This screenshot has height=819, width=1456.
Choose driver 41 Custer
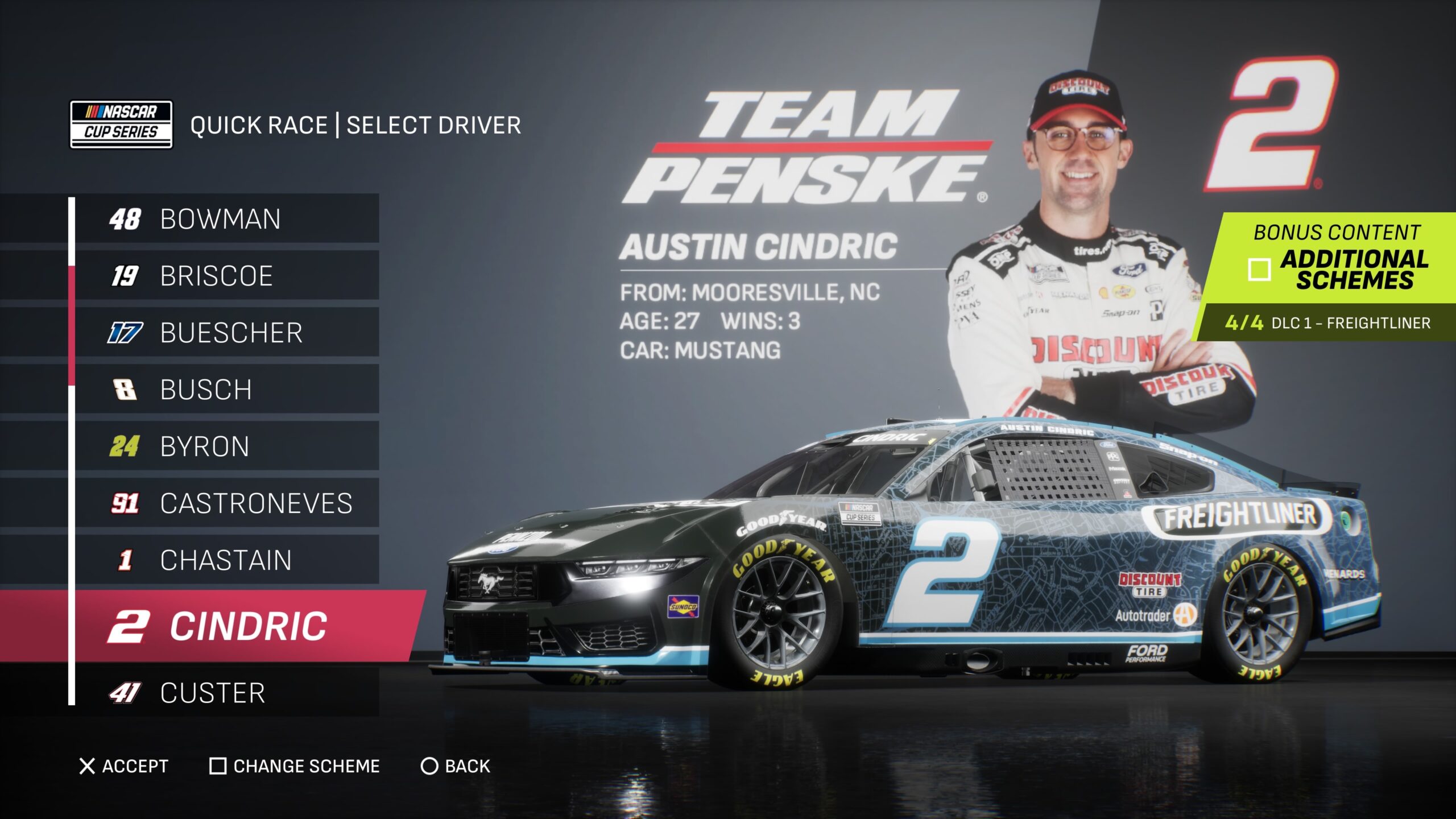[226, 693]
